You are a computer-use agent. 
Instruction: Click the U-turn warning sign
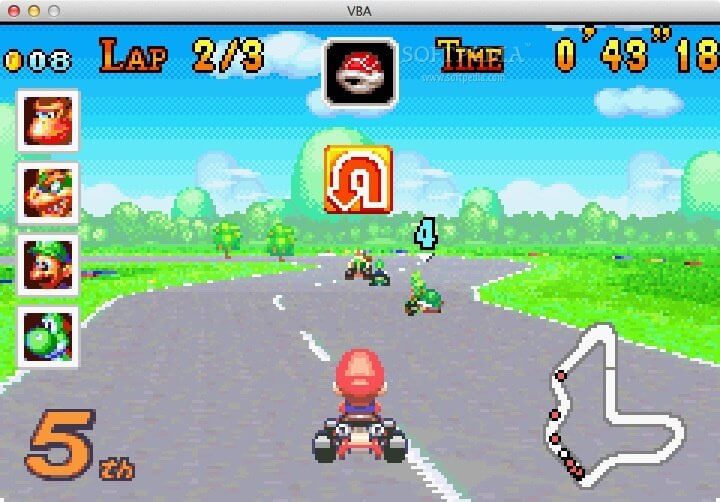pyautogui.click(x=357, y=180)
